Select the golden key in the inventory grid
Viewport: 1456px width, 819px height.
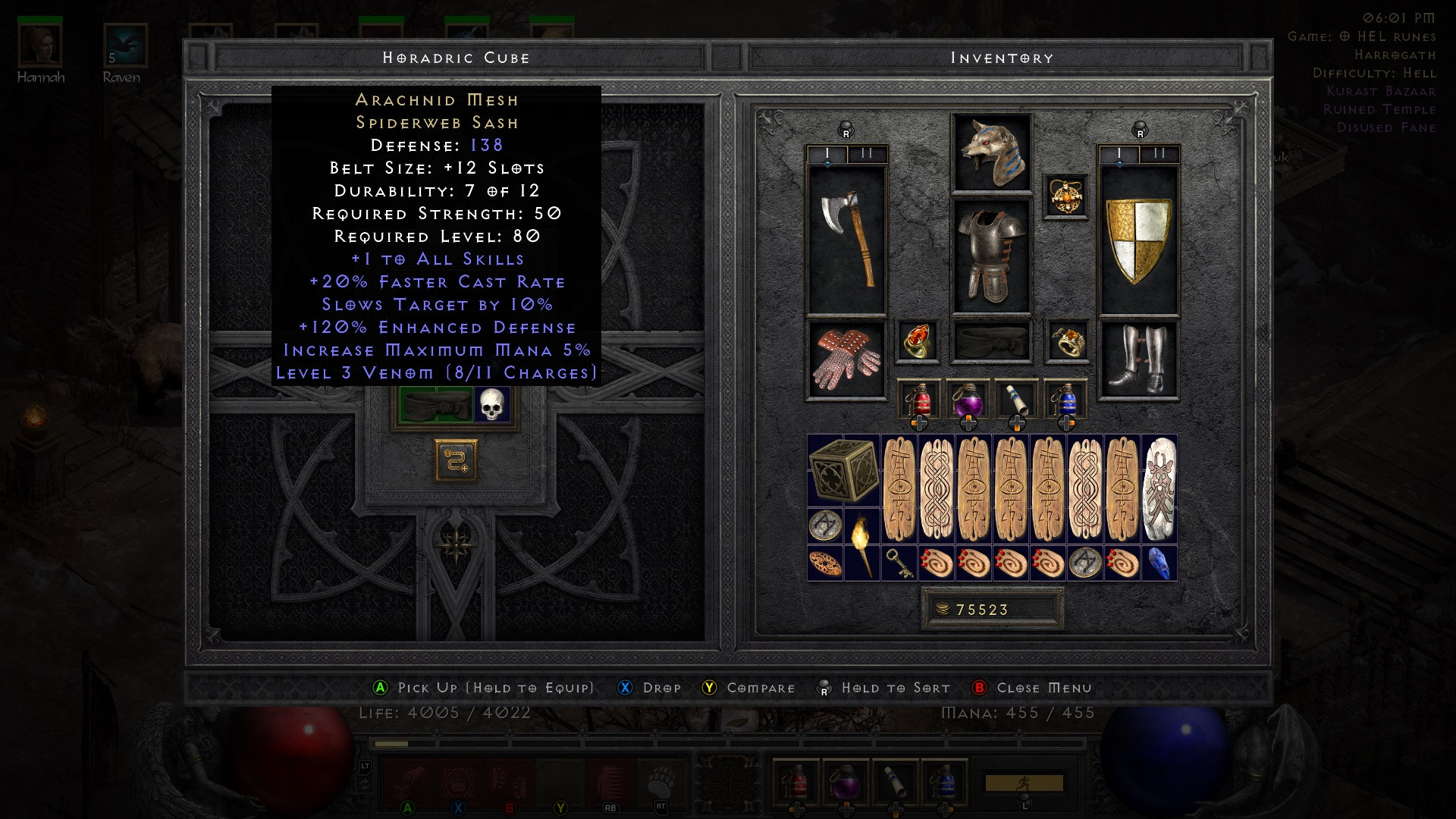pos(899,561)
